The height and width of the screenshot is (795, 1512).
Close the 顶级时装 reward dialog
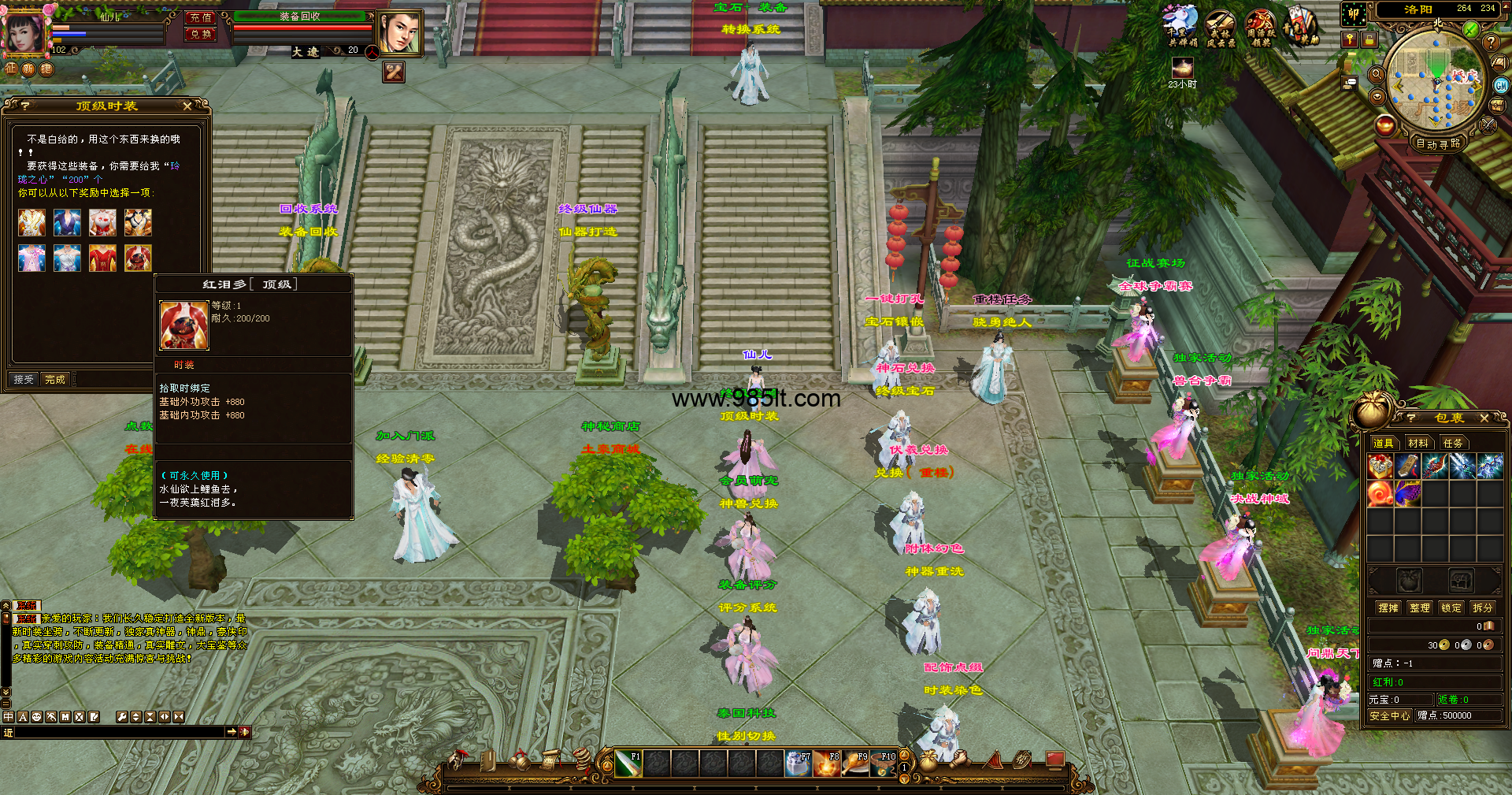coord(187,106)
